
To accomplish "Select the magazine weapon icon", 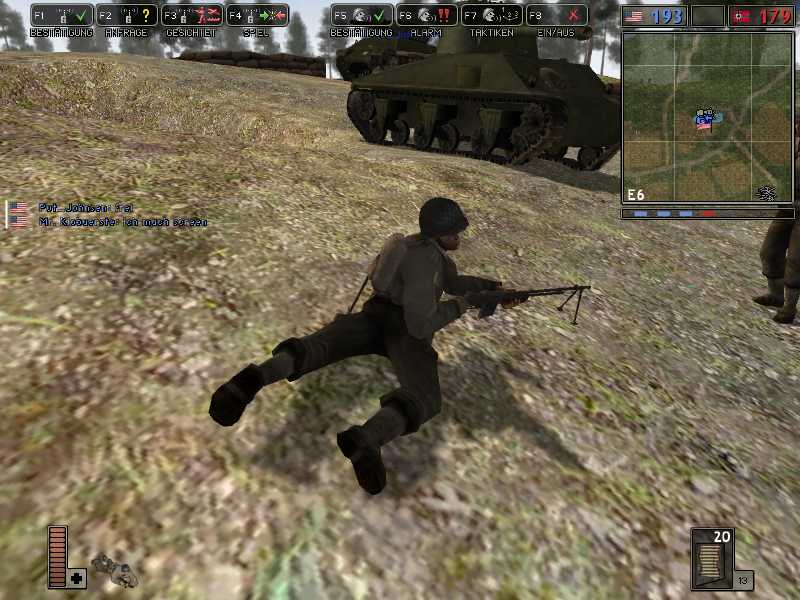I will coord(712,556).
